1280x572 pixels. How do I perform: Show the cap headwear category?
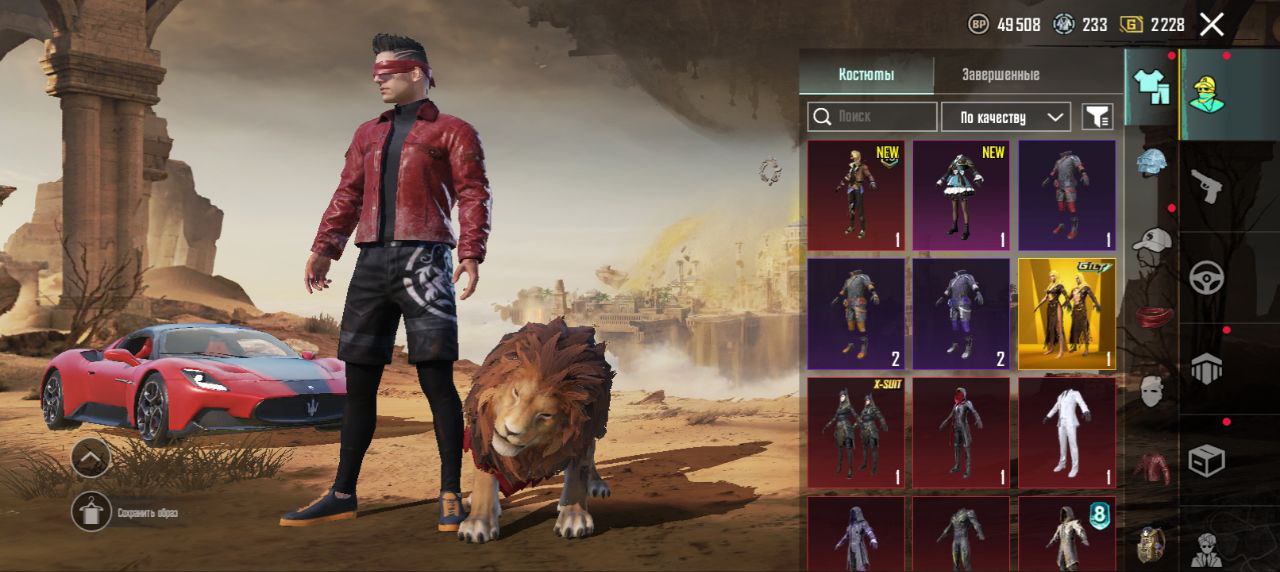1152,240
